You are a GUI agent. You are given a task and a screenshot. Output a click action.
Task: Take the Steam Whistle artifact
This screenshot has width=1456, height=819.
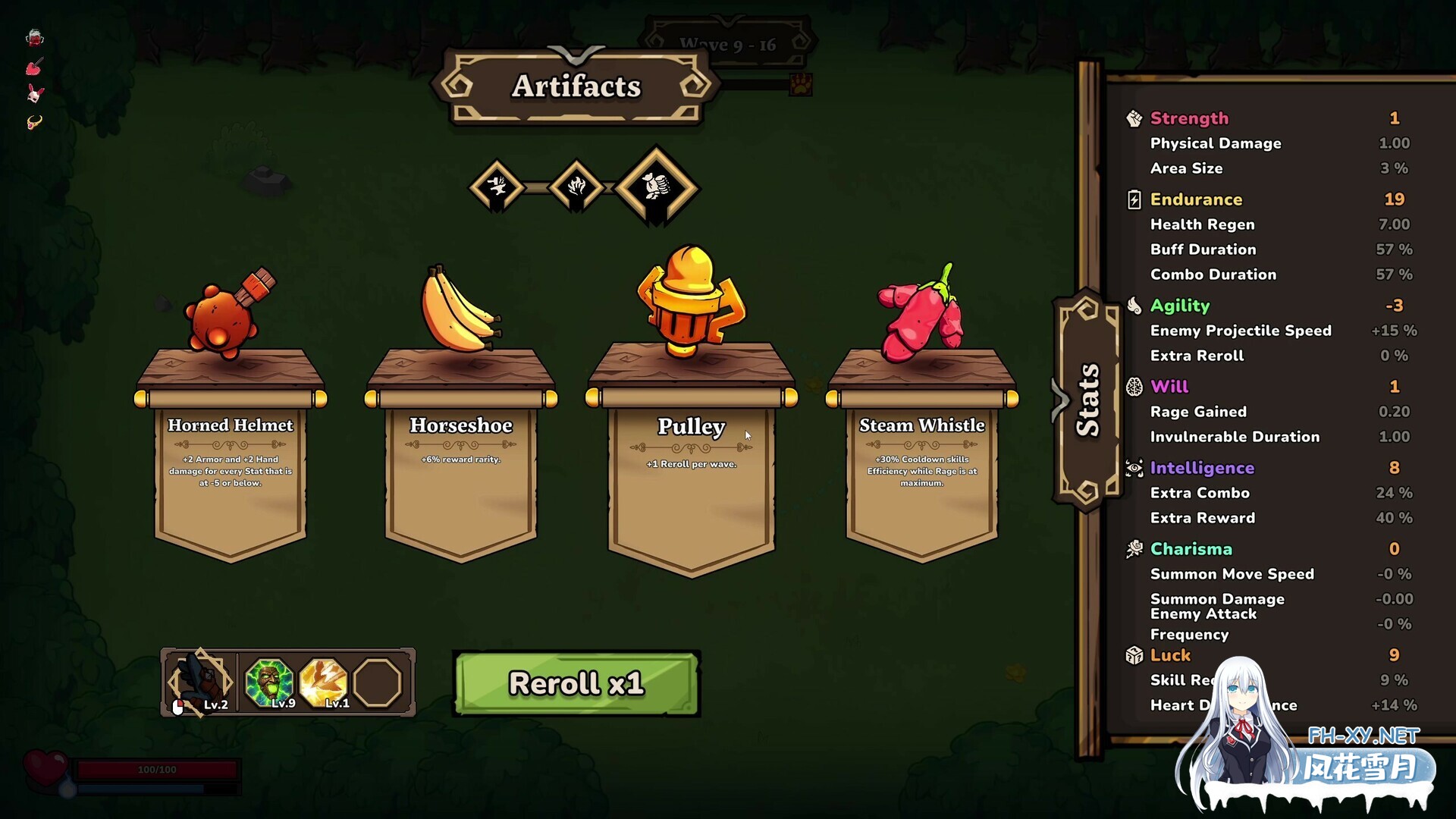(x=922, y=455)
